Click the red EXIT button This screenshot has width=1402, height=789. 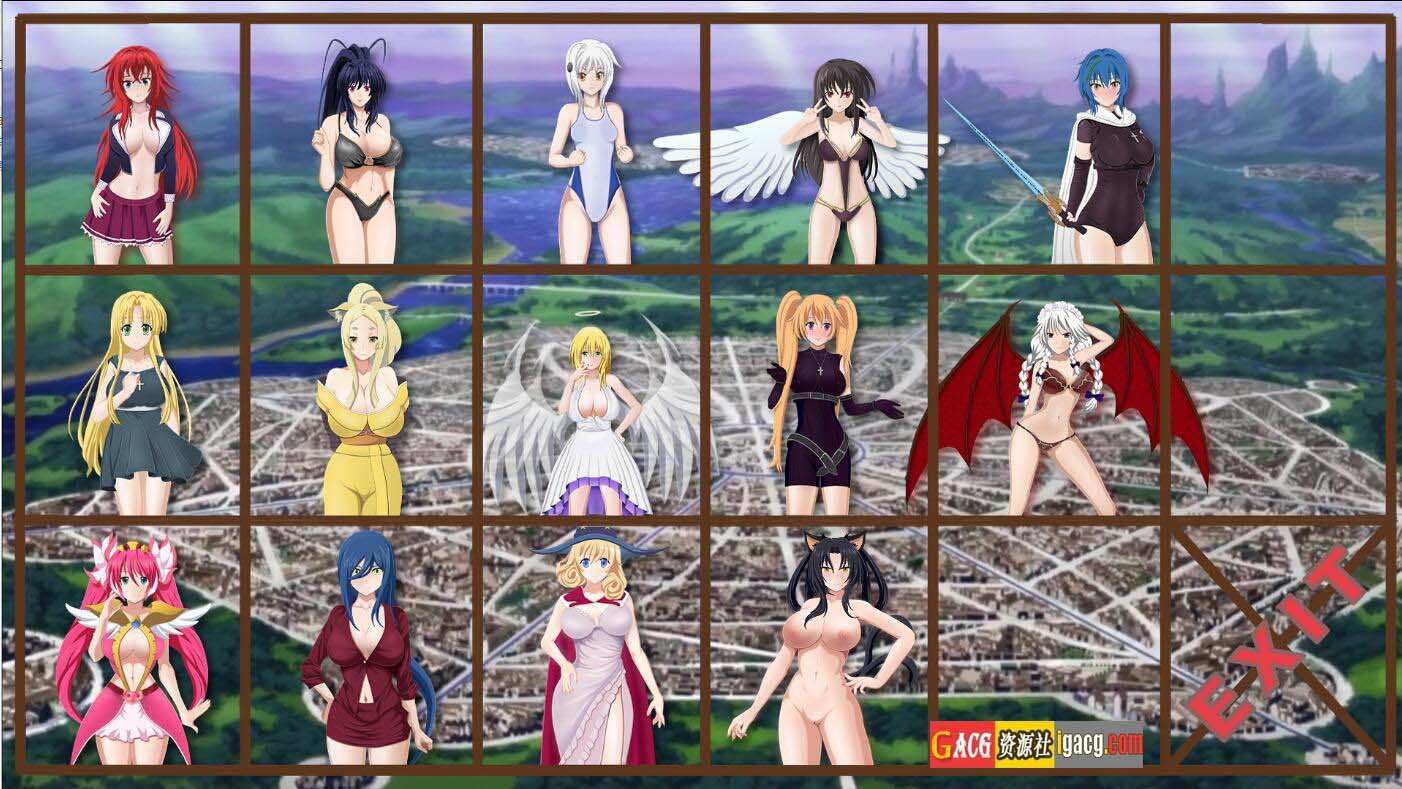click(1280, 645)
